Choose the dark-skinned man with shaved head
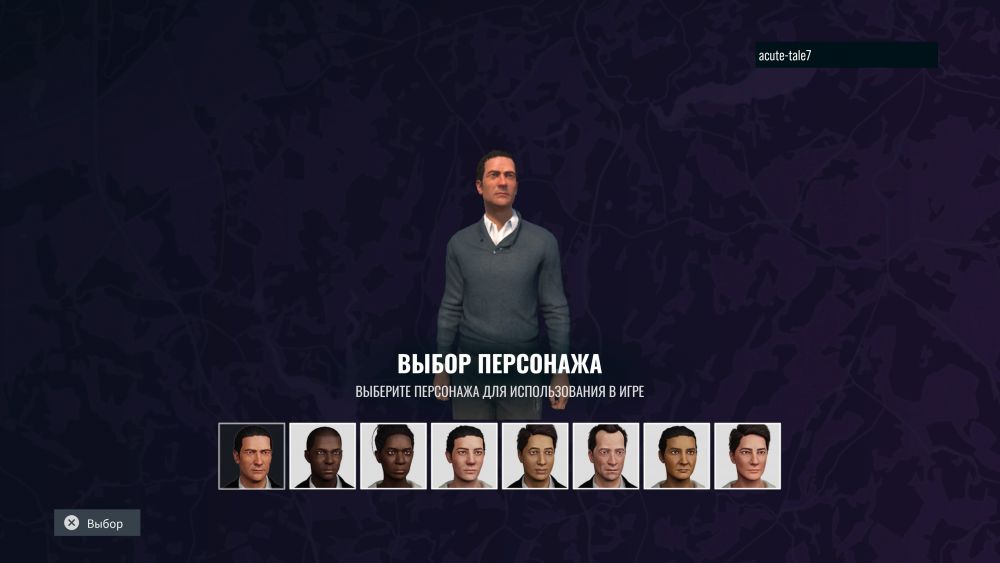Screen dimensions: 1000x563 (323, 456)
